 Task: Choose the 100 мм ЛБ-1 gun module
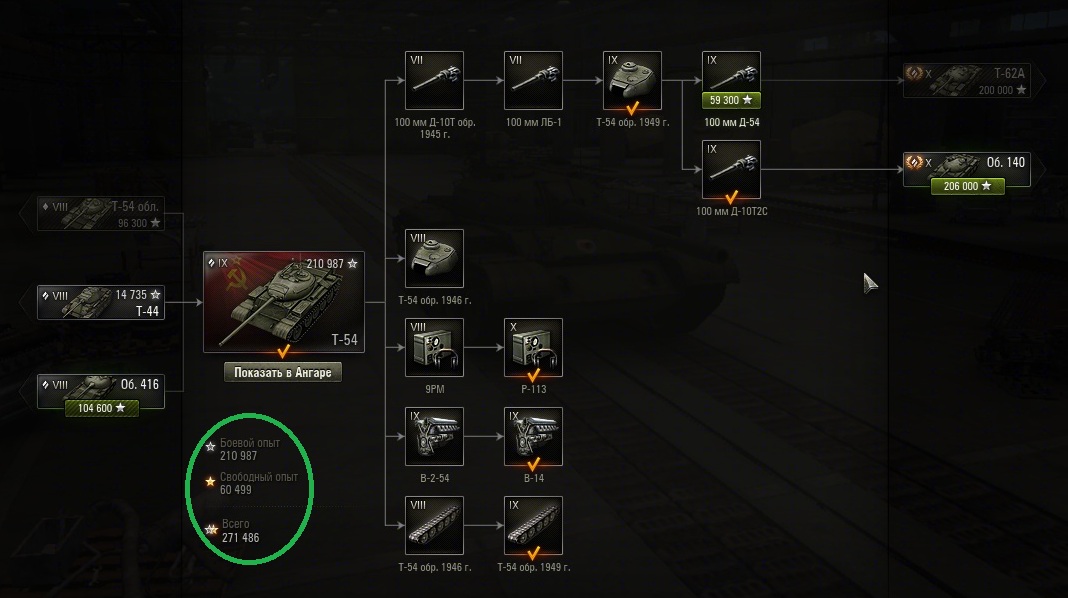pyautogui.click(x=533, y=80)
